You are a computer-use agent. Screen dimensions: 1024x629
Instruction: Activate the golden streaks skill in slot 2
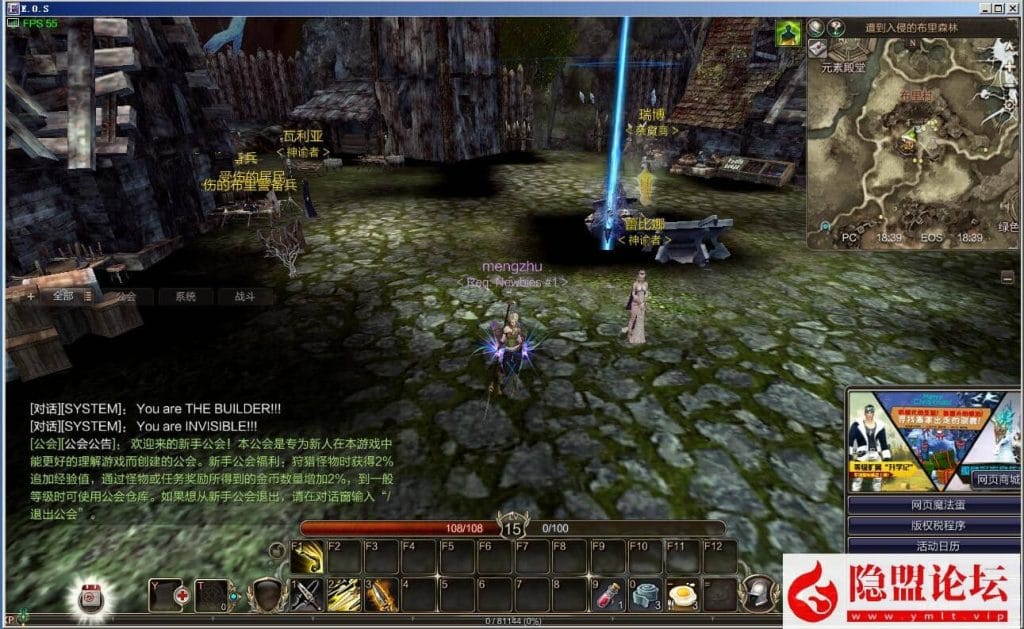(x=344, y=595)
